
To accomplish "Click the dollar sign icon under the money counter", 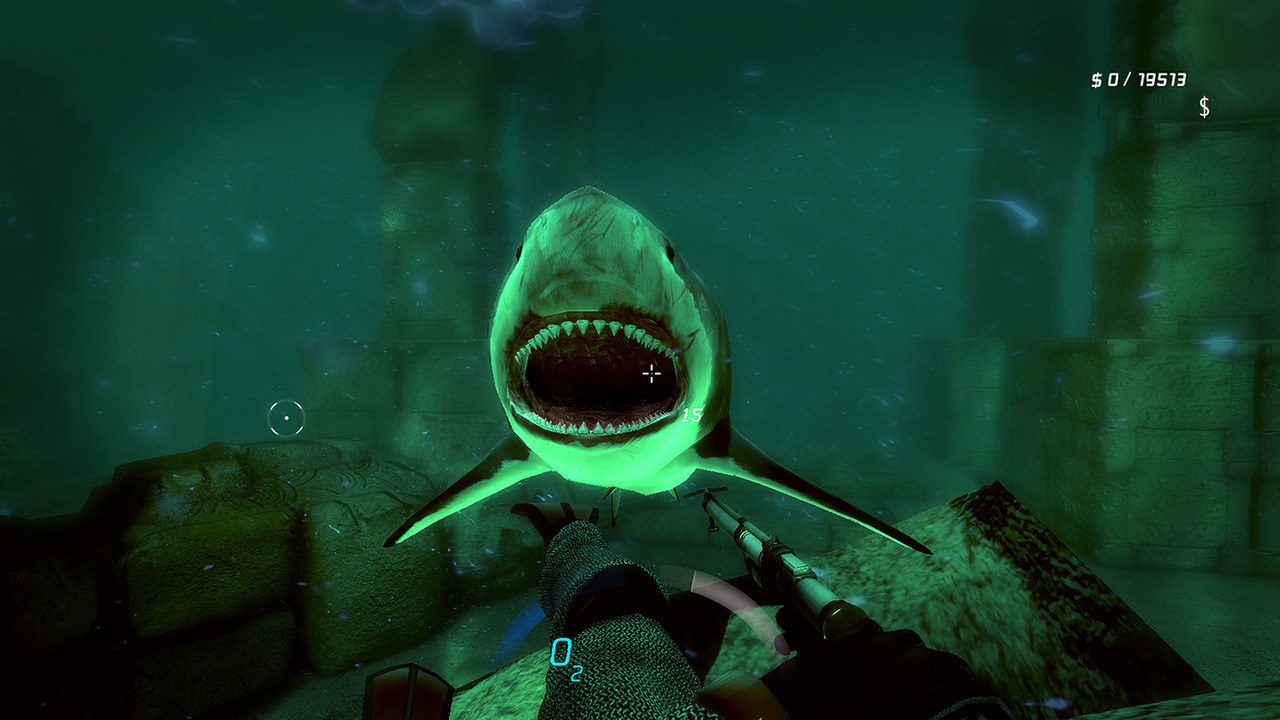I will click(1204, 107).
